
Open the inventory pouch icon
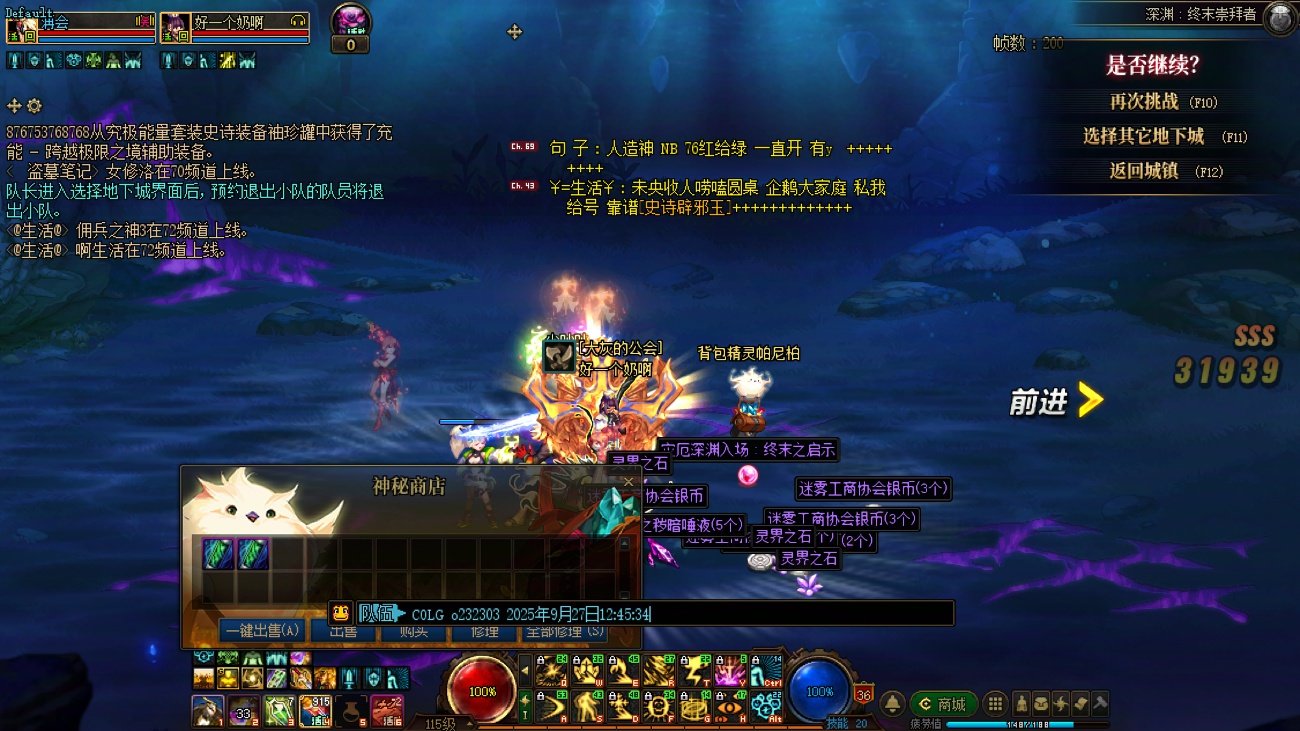point(1042,704)
